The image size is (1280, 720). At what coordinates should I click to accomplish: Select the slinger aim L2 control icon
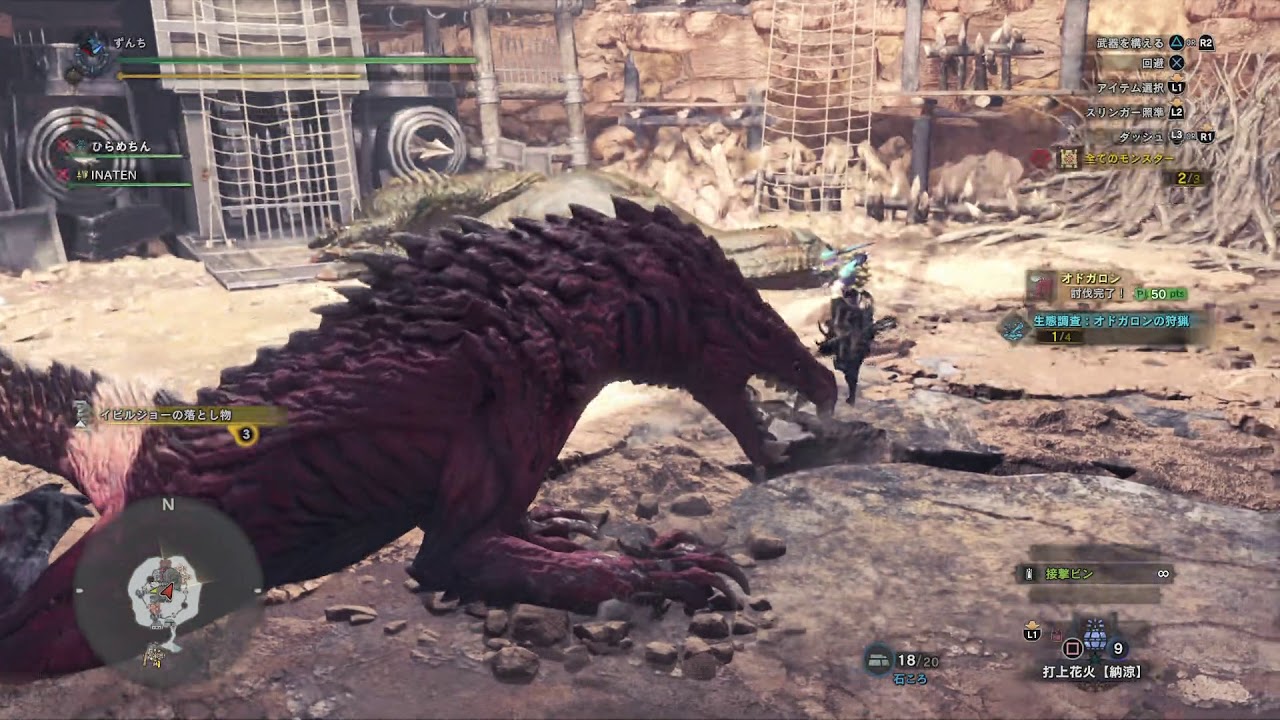coord(1176,111)
